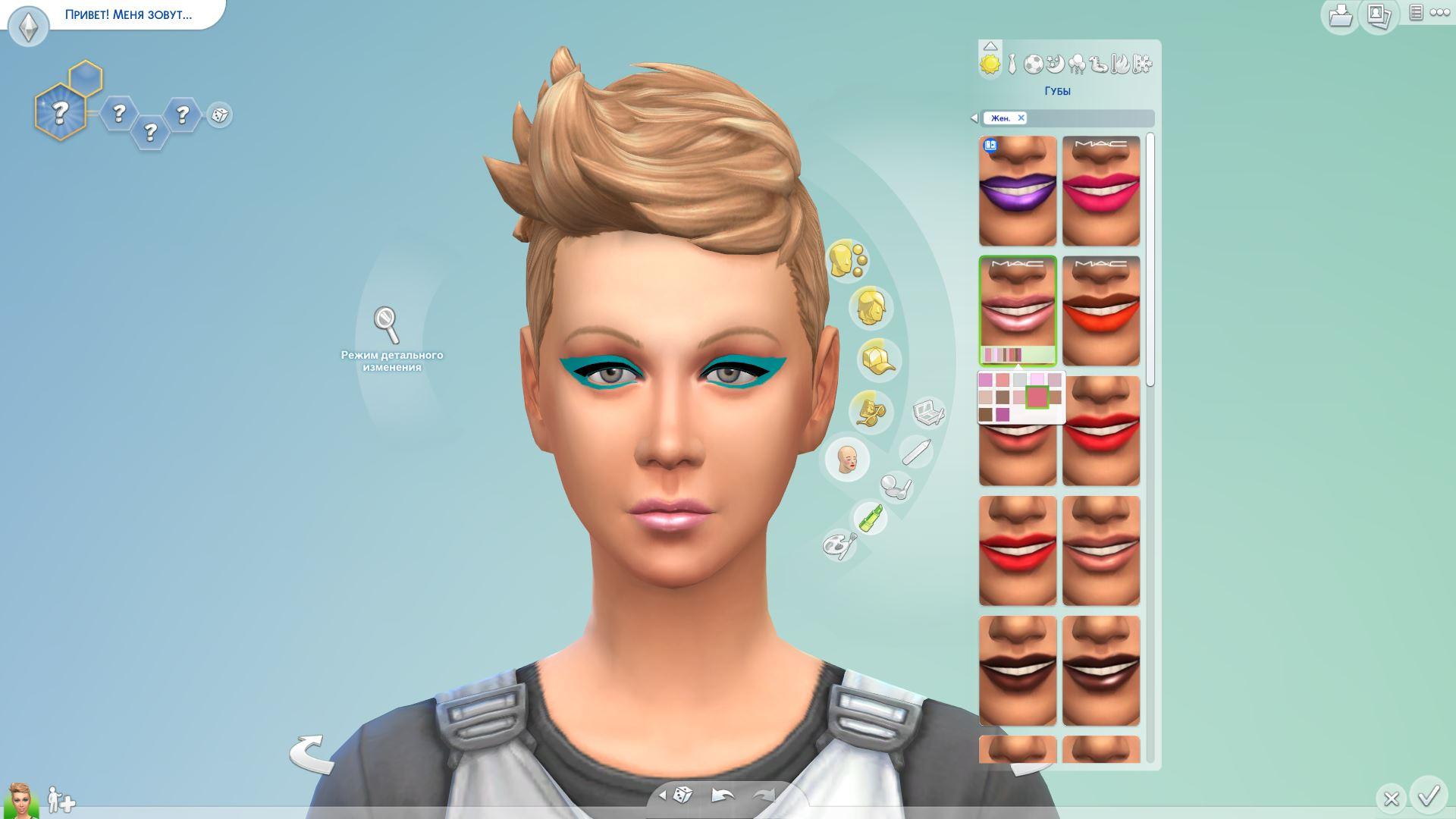This screenshot has width=1456, height=819.
Task: Remove the Жен. filter tag
Action: (x=1021, y=118)
